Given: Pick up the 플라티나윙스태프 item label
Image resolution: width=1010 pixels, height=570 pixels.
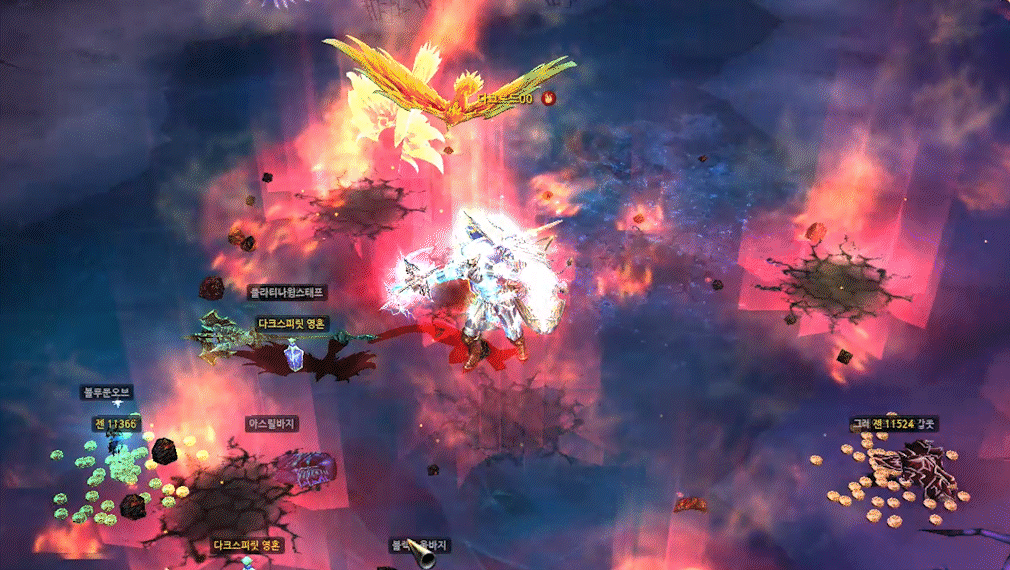Looking at the screenshot, I should click(288, 292).
